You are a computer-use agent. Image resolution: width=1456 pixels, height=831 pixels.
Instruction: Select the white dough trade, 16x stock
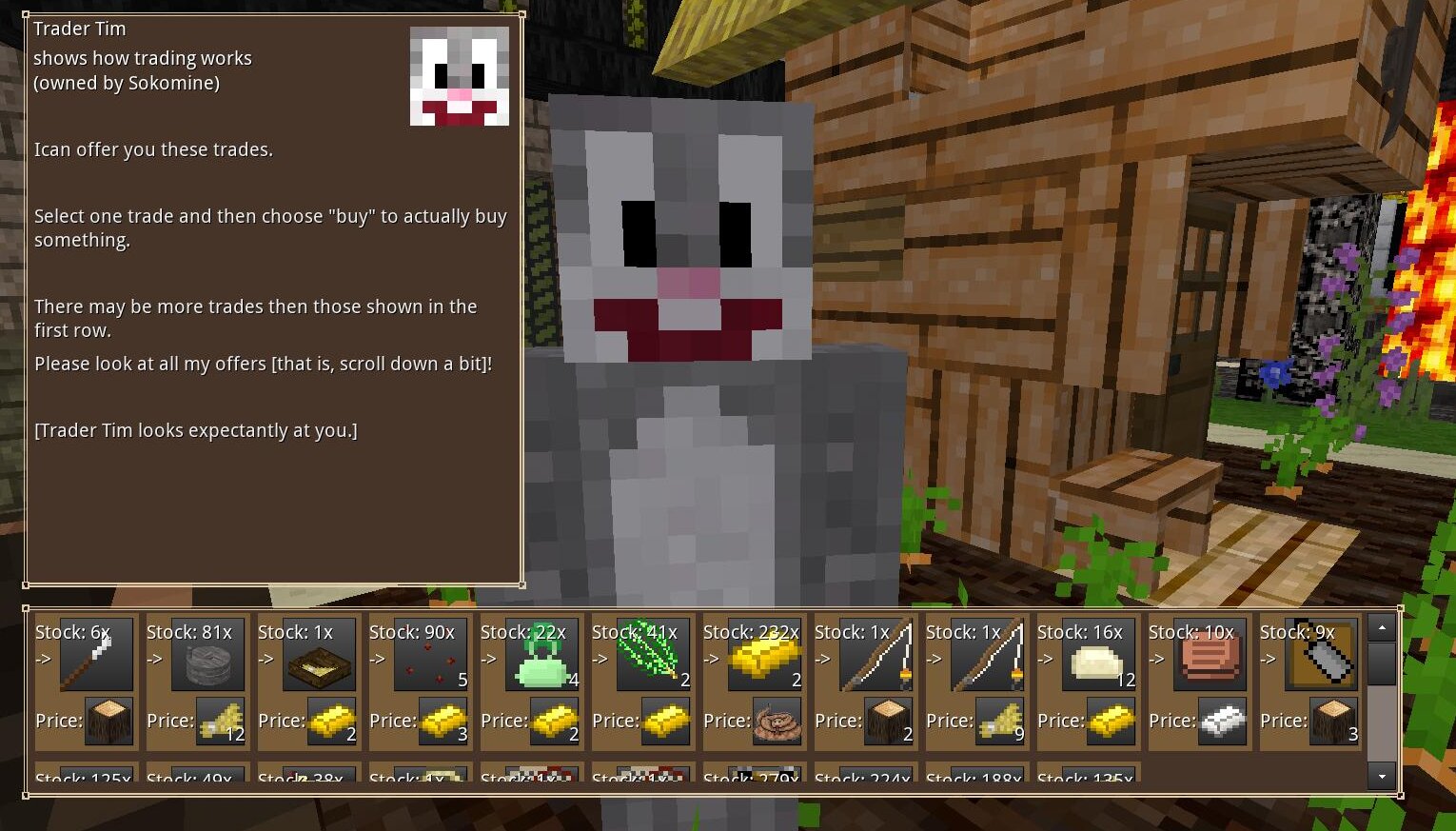[x=1098, y=655]
